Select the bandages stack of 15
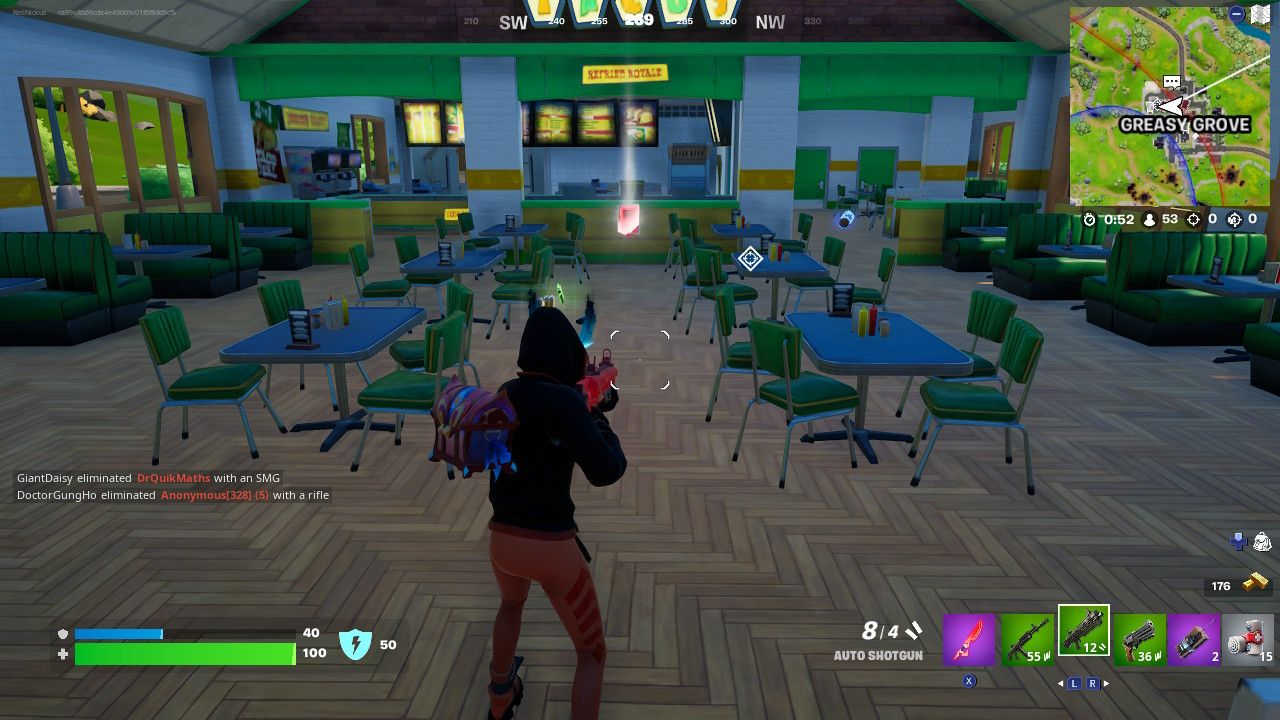This screenshot has height=720, width=1280. coord(1247,637)
